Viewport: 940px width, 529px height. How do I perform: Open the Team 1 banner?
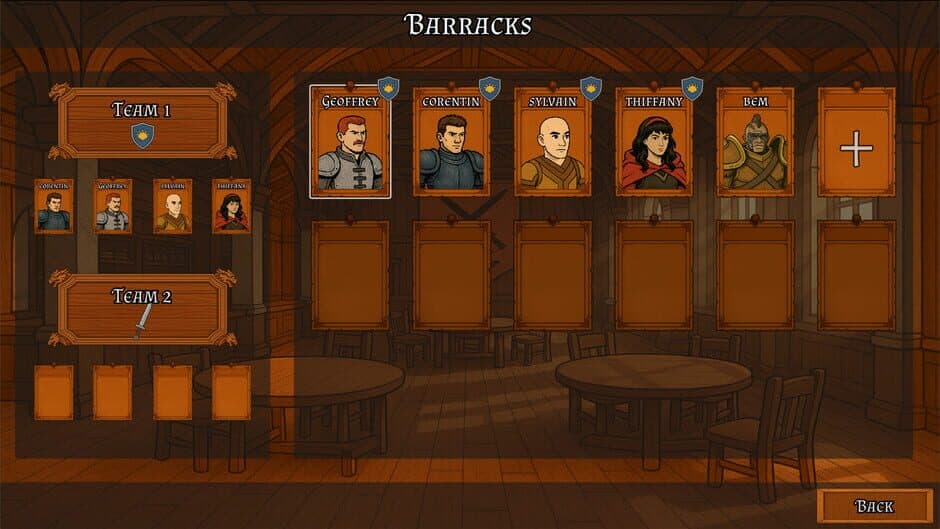(143, 122)
